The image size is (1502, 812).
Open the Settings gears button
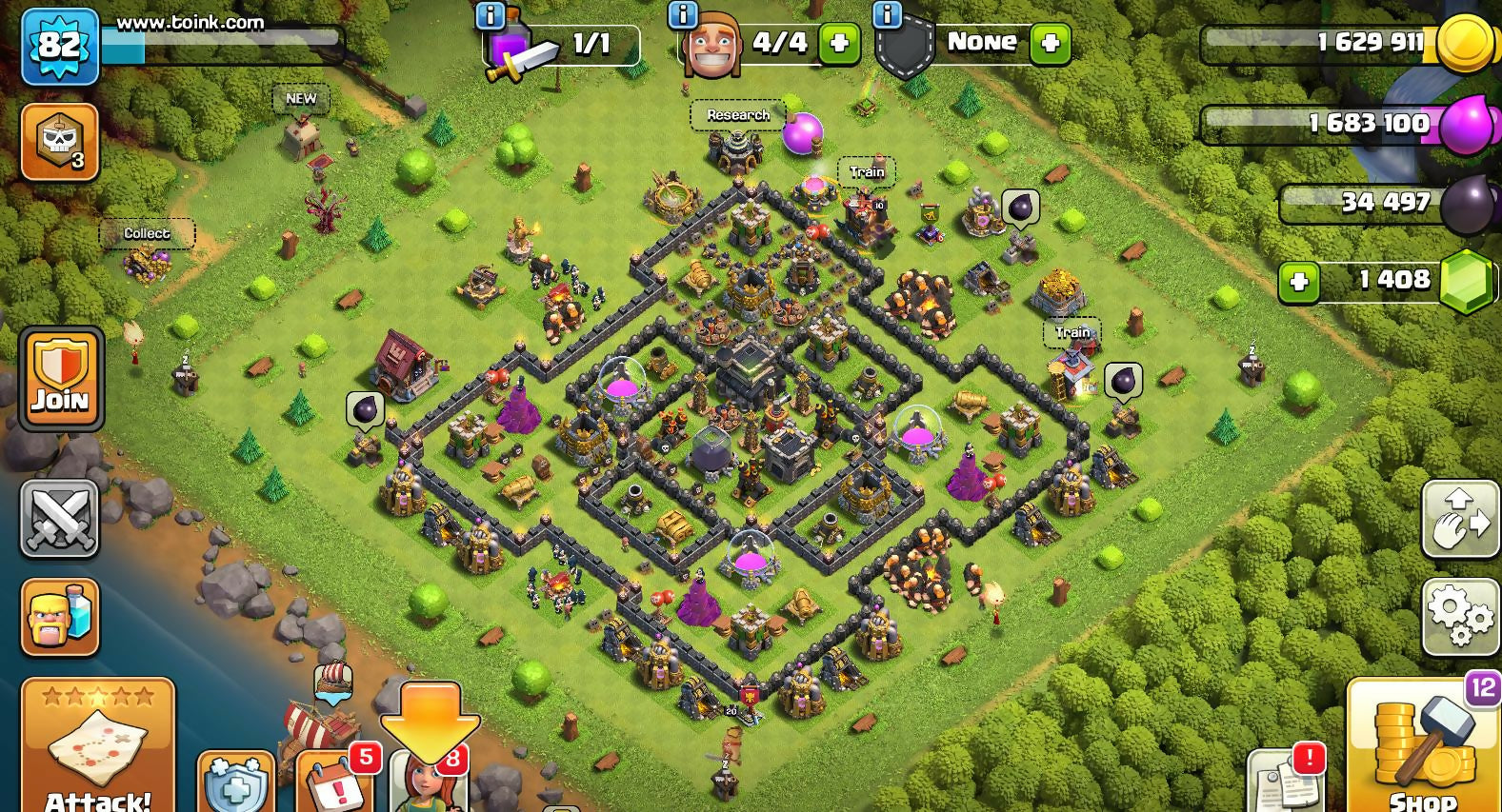[1460, 615]
